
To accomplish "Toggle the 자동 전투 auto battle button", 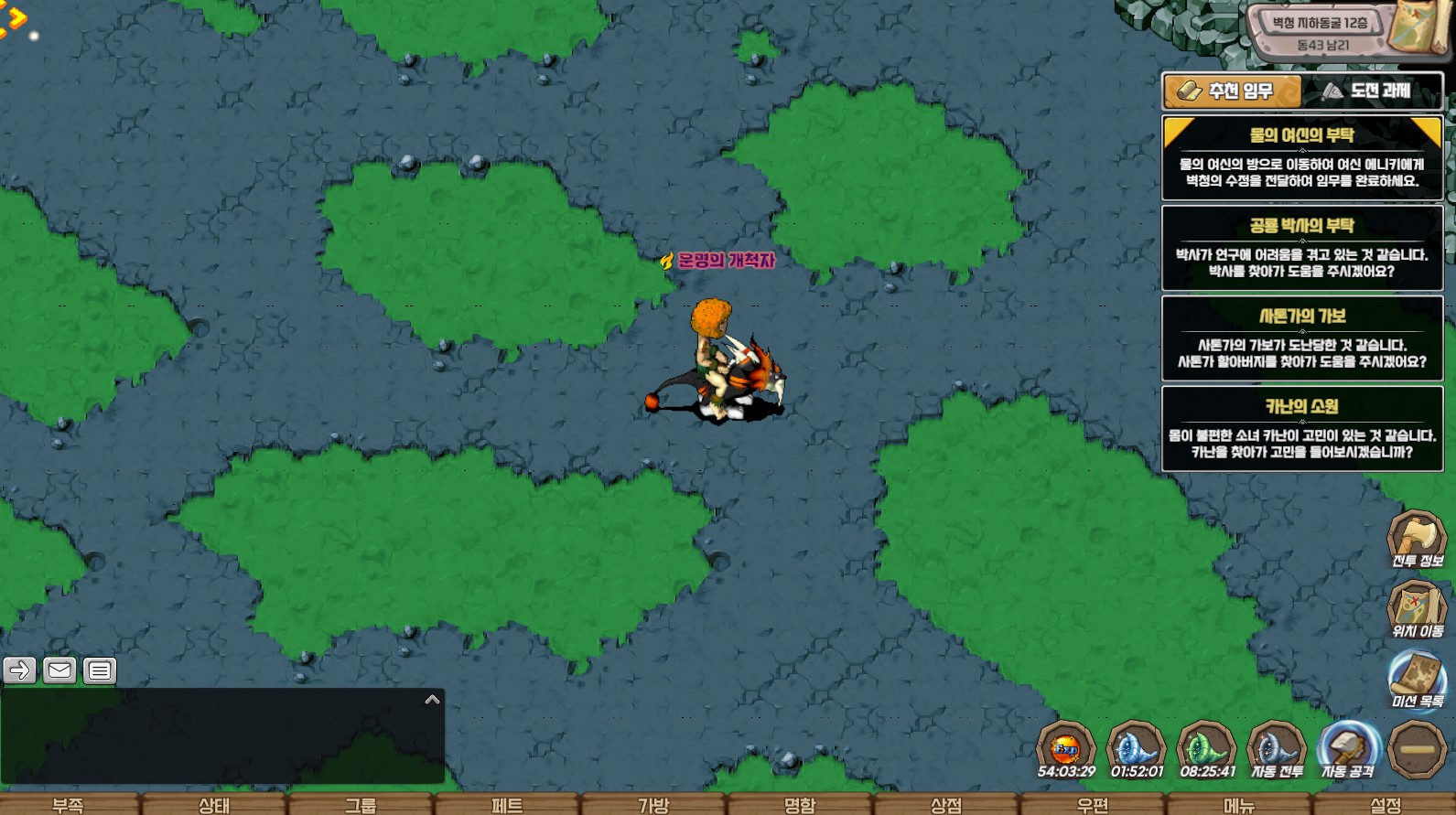I will coord(1277,749).
